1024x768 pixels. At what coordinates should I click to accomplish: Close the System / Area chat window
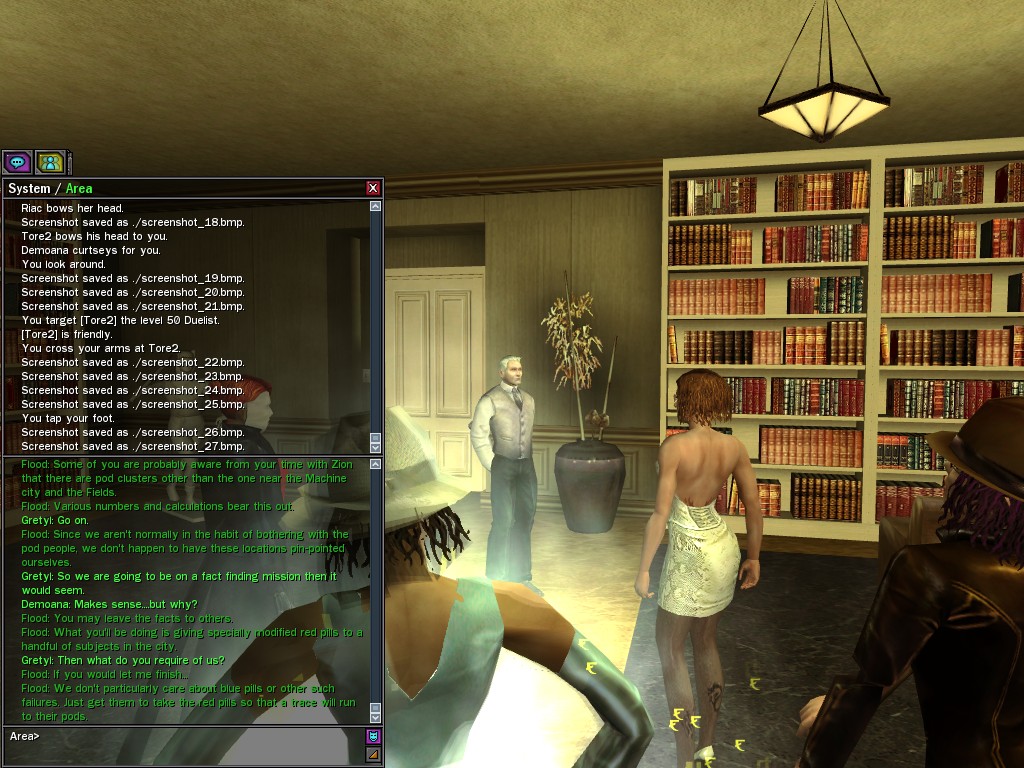pyautogui.click(x=373, y=188)
